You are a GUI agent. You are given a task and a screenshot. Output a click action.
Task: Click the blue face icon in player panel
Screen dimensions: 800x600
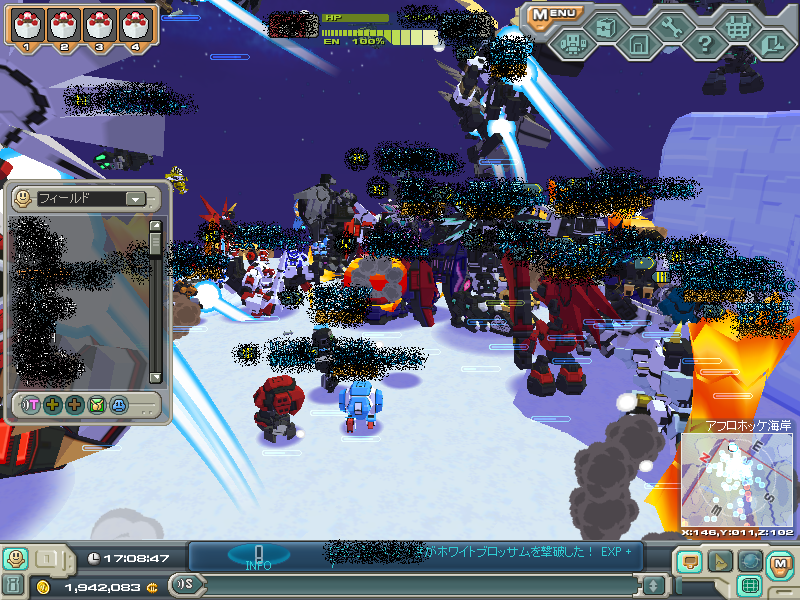coord(119,405)
